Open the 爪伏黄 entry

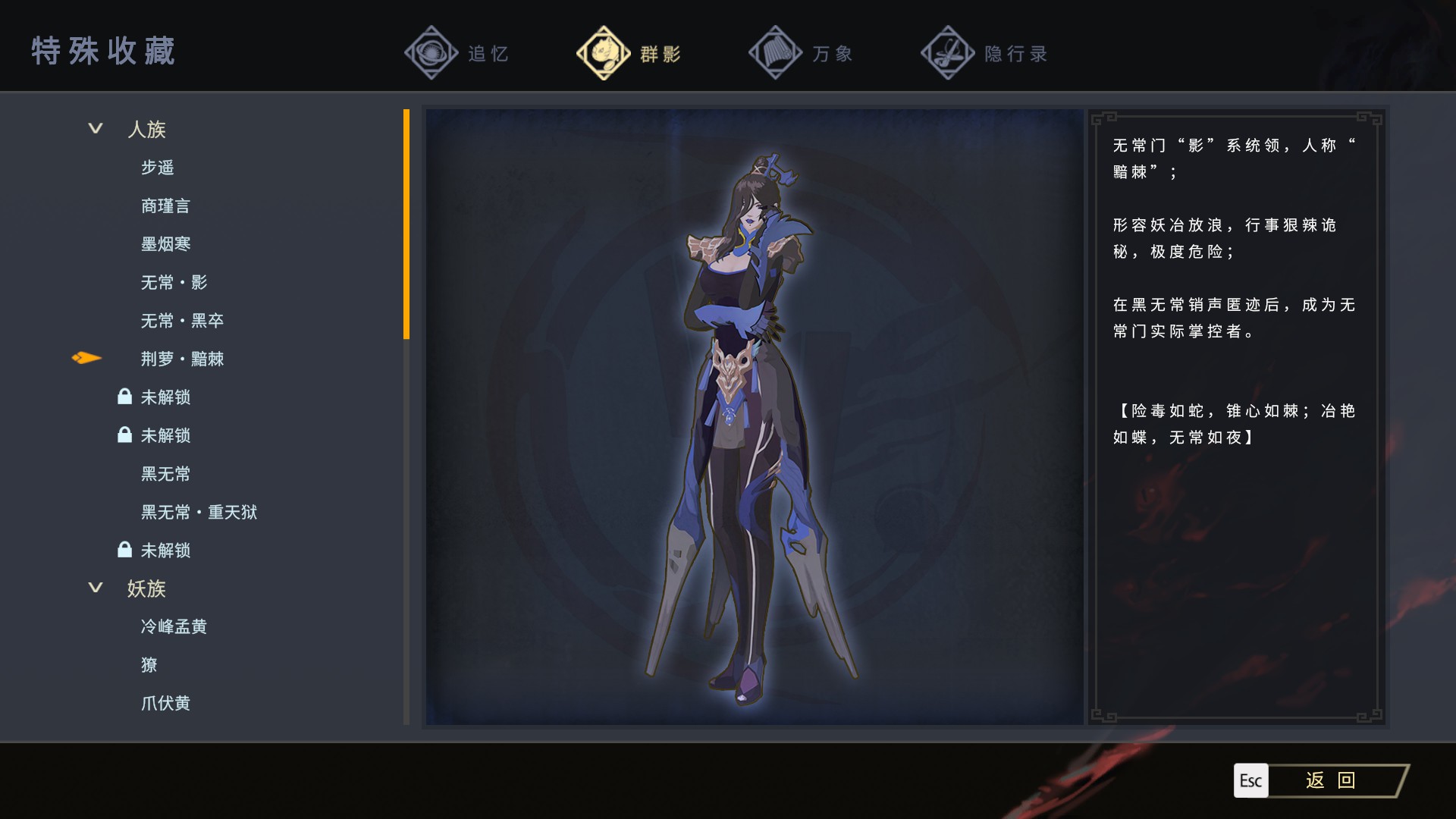pos(165,704)
